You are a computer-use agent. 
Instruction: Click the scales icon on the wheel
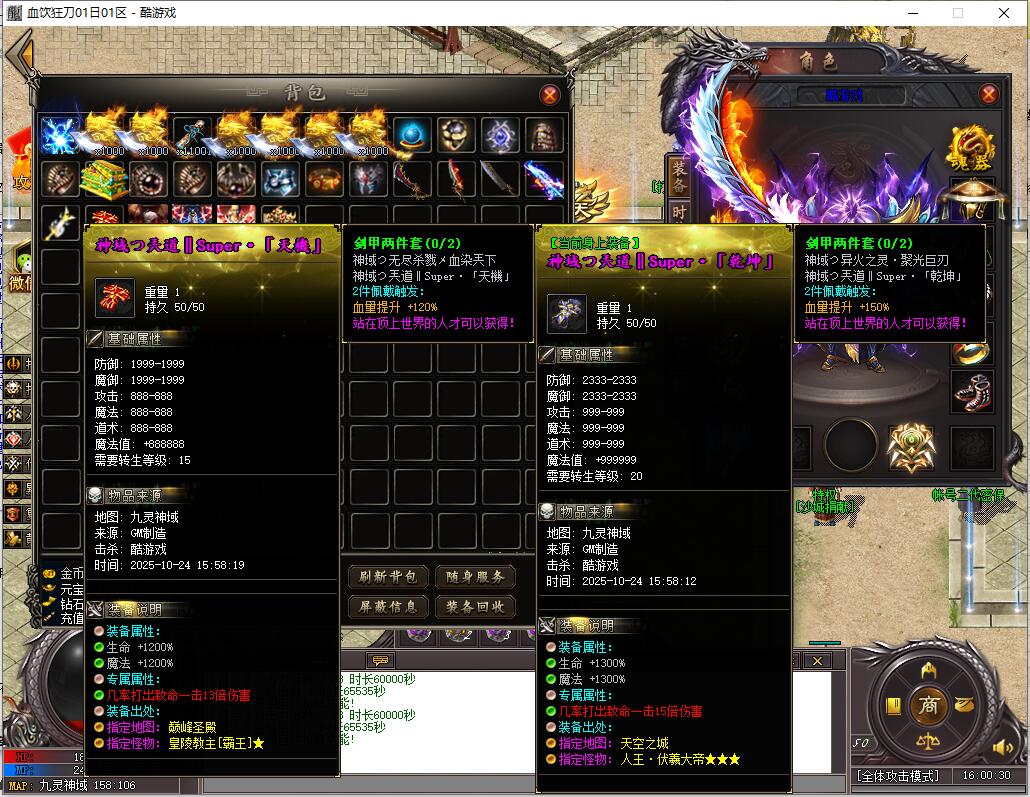[x=929, y=746]
